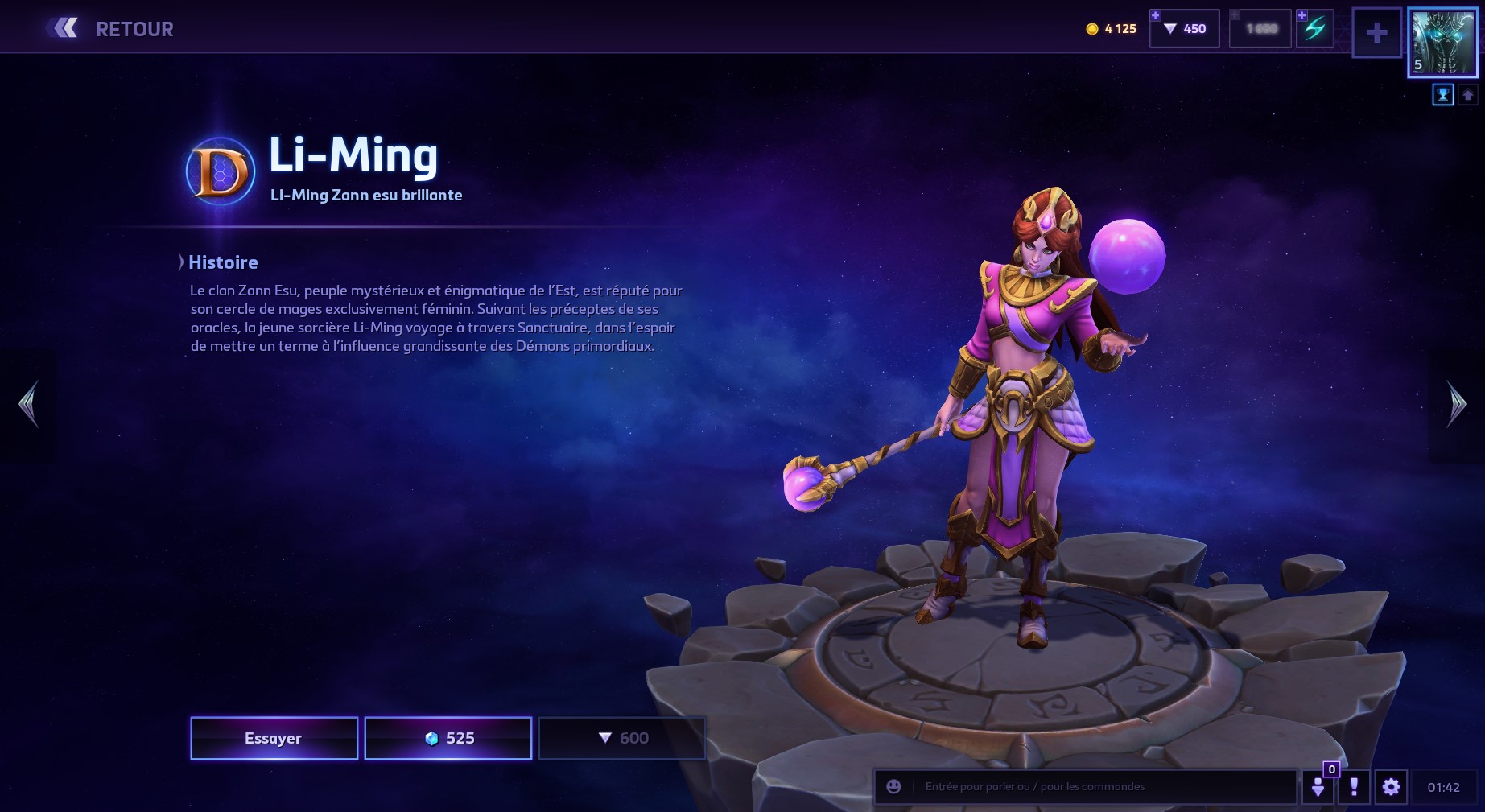Image resolution: width=1485 pixels, height=812 pixels.
Task: Click the large plus party invite slot
Action: pos(1376,33)
